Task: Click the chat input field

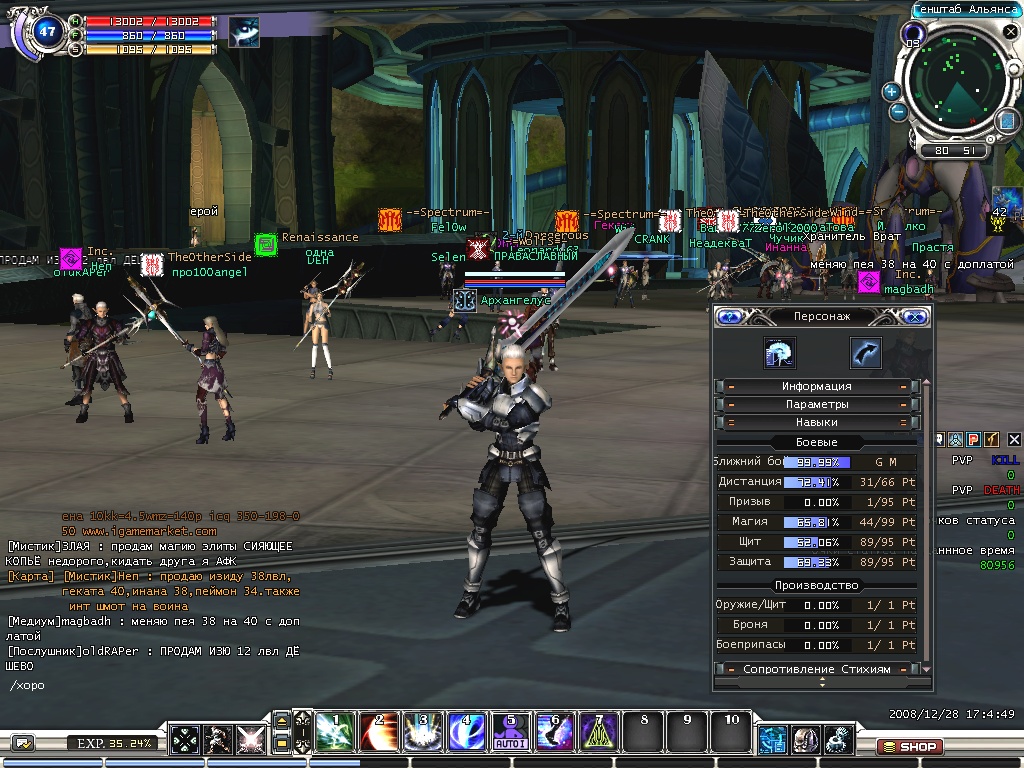Action: [150, 686]
